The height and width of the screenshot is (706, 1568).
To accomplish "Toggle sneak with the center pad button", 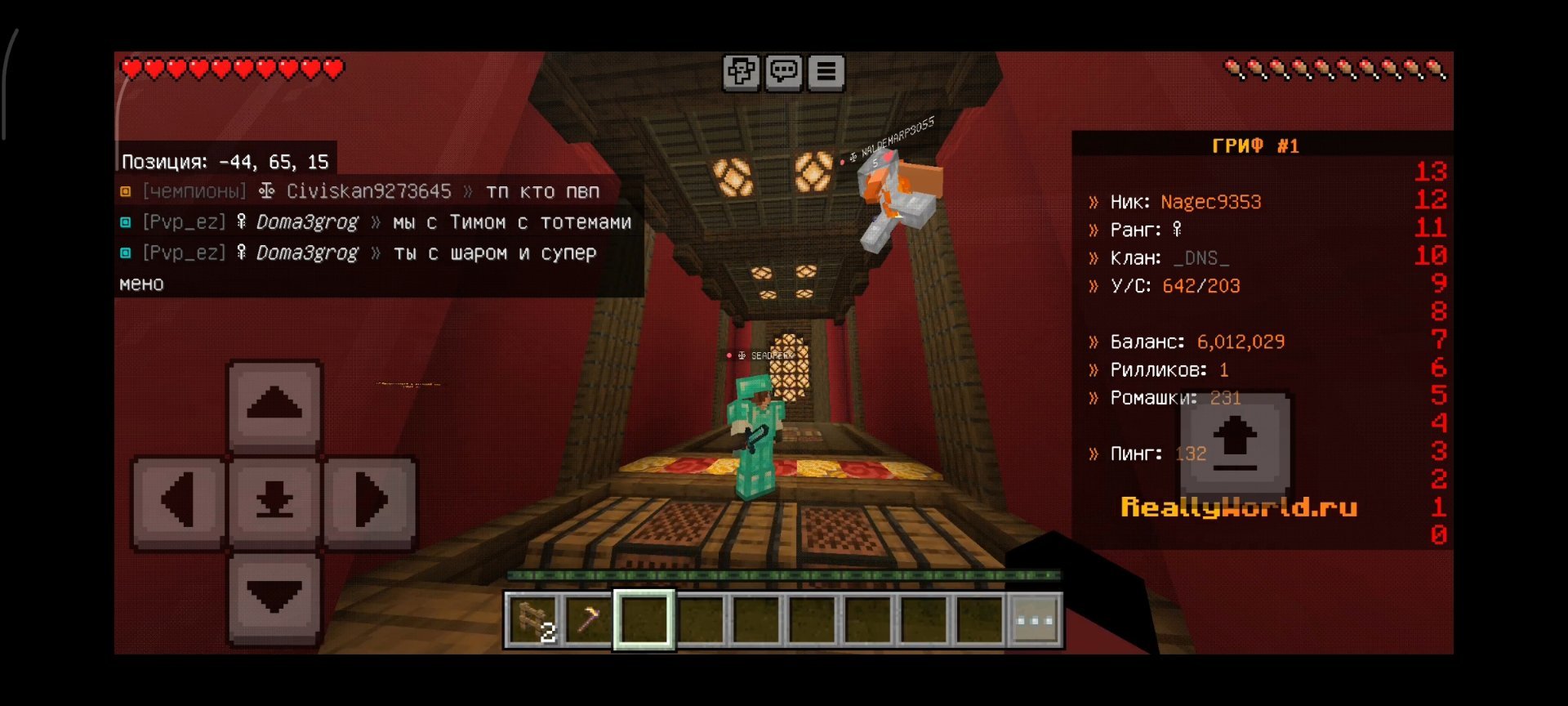I will click(x=274, y=500).
